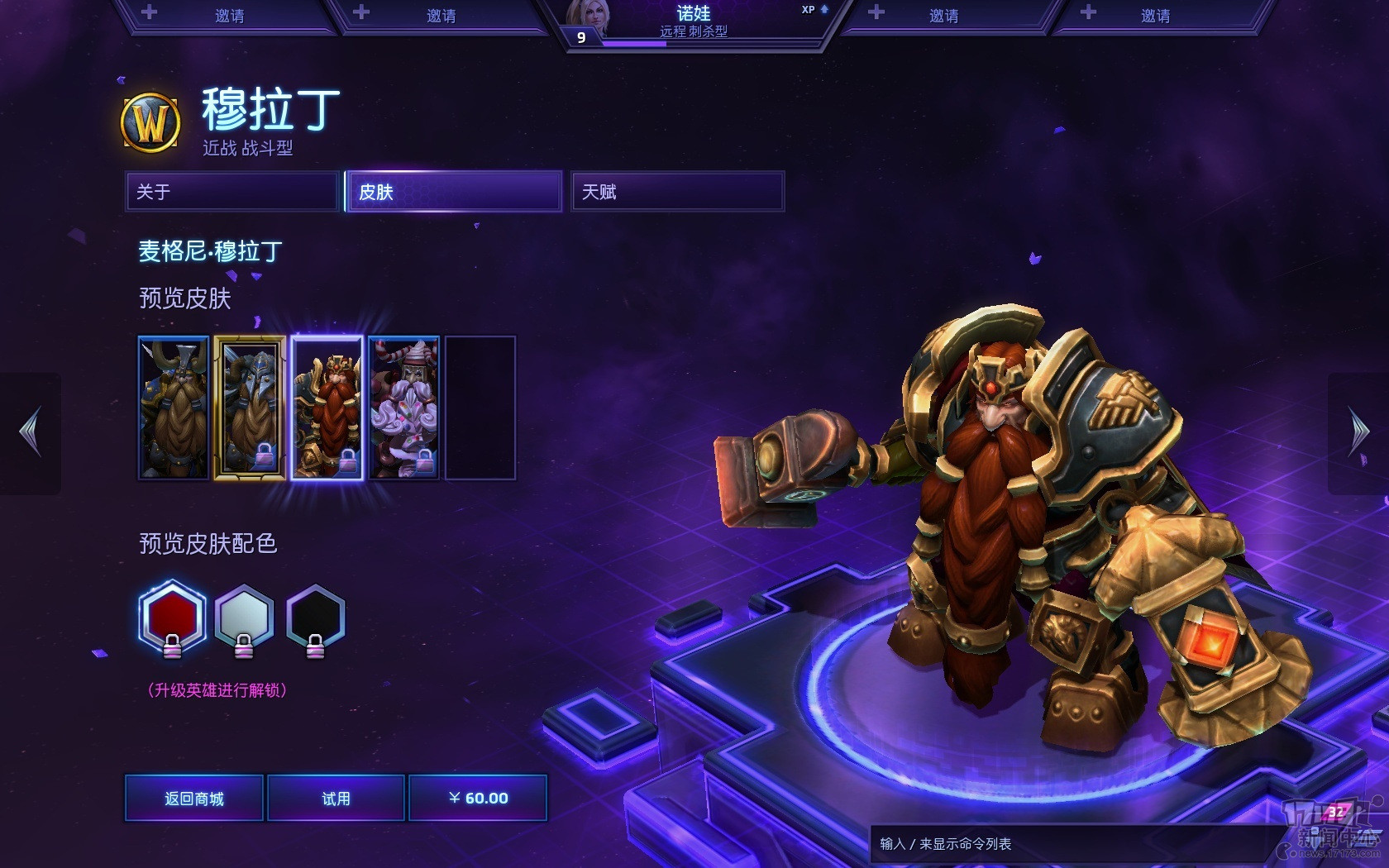Choose the light silver skin tint

coord(244,617)
